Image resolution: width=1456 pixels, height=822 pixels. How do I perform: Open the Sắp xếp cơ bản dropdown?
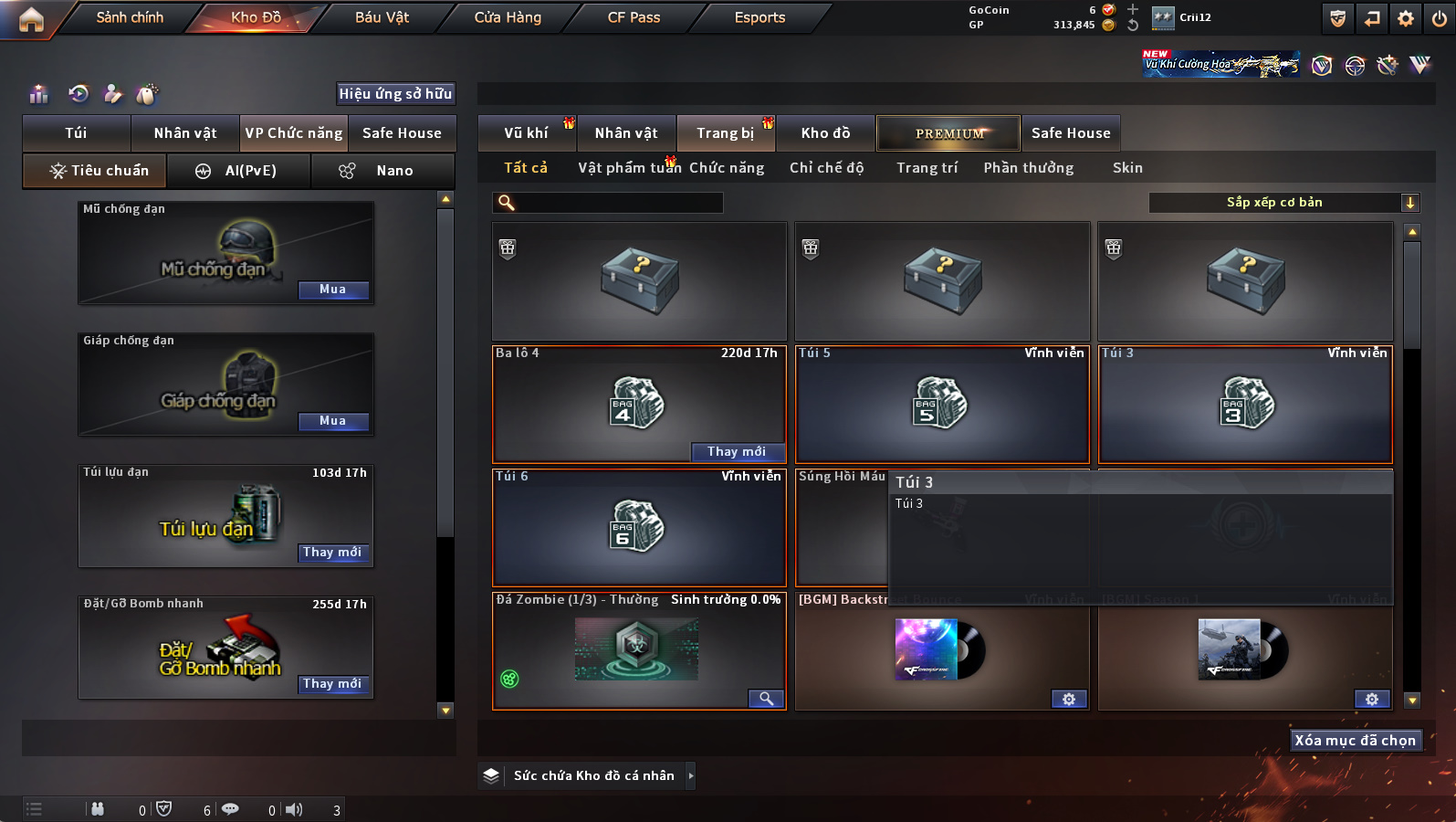1283,203
